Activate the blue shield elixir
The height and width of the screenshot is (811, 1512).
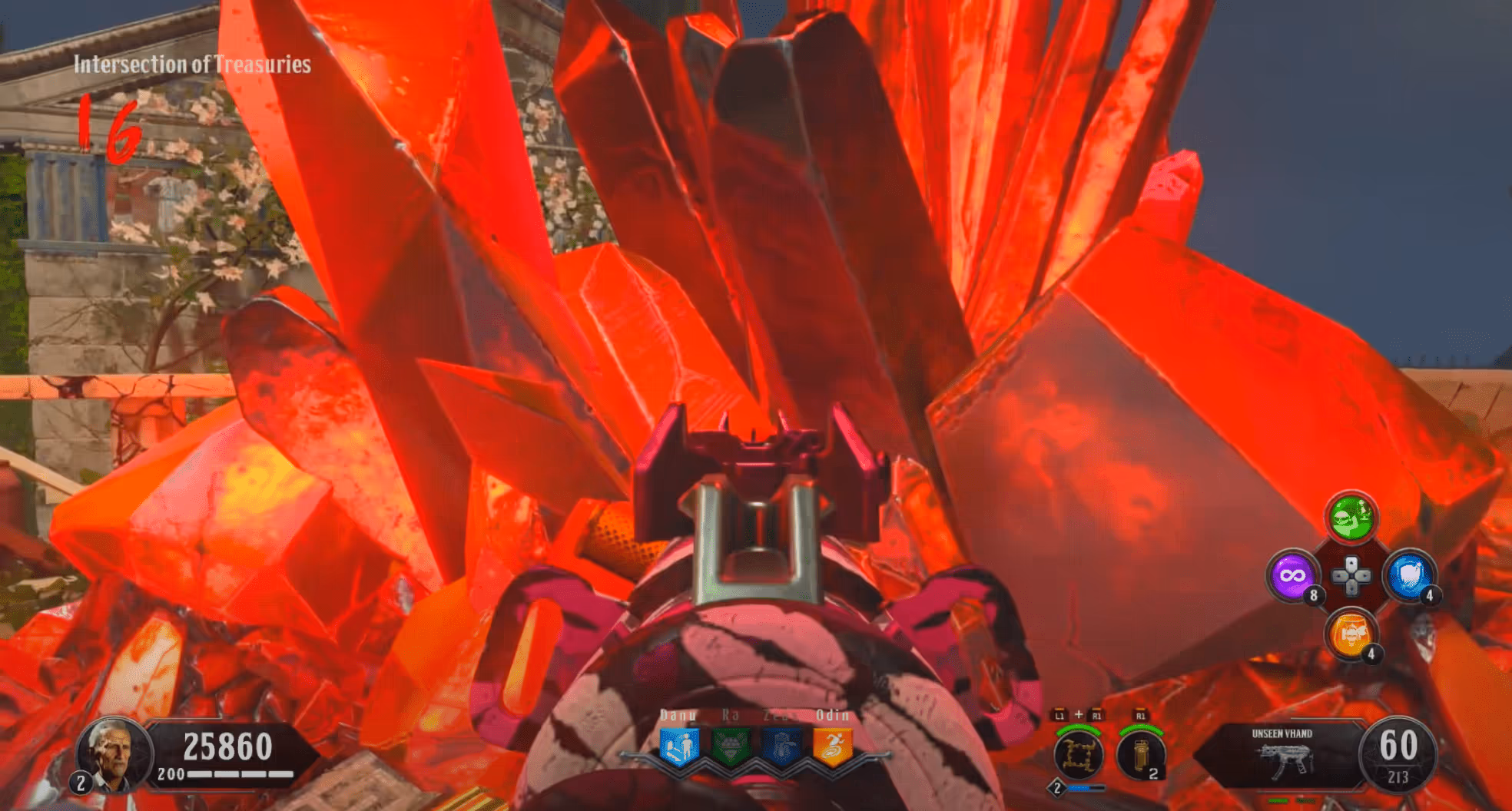click(1408, 575)
